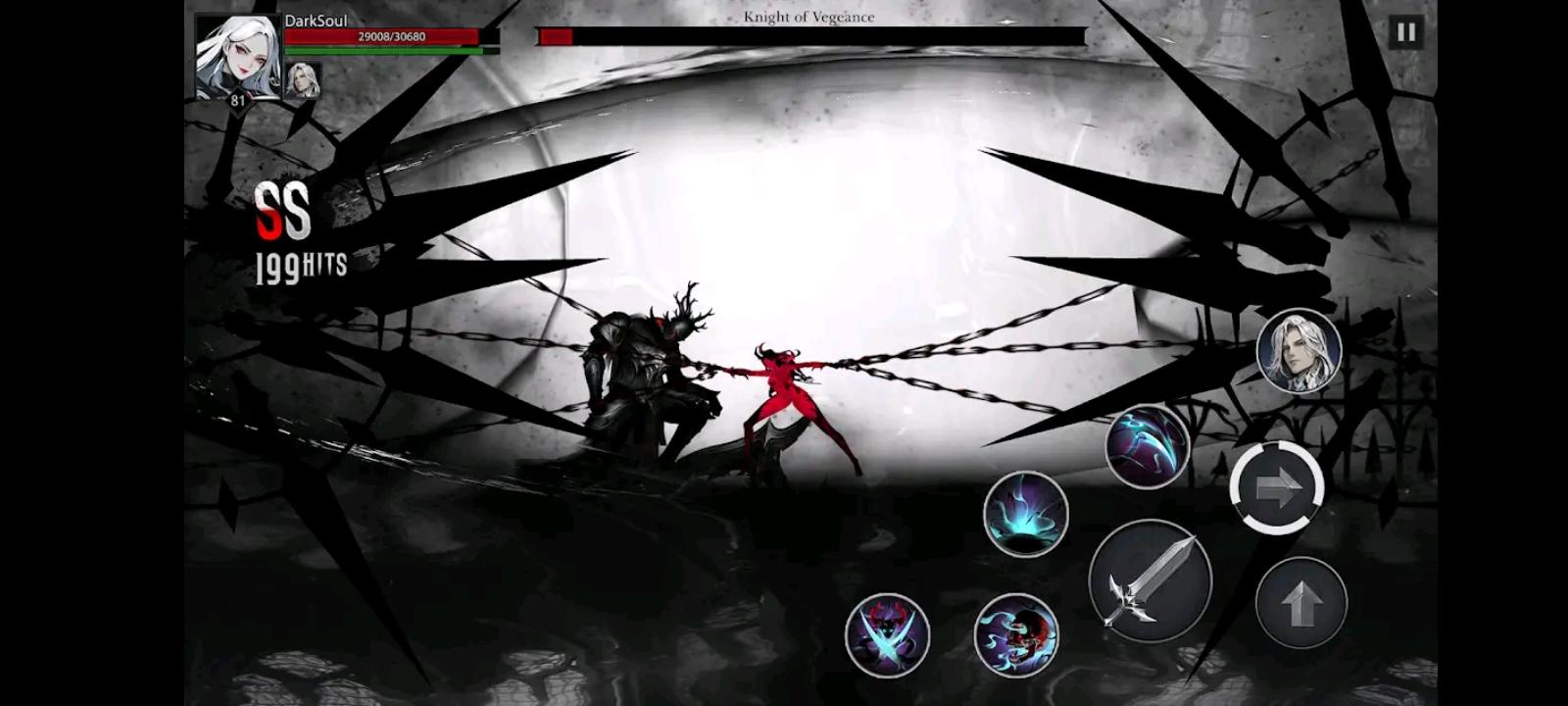Image resolution: width=1568 pixels, height=706 pixels.
Task: Tap DarkSoul's red HP bar showing 29008/30680
Action: point(382,34)
